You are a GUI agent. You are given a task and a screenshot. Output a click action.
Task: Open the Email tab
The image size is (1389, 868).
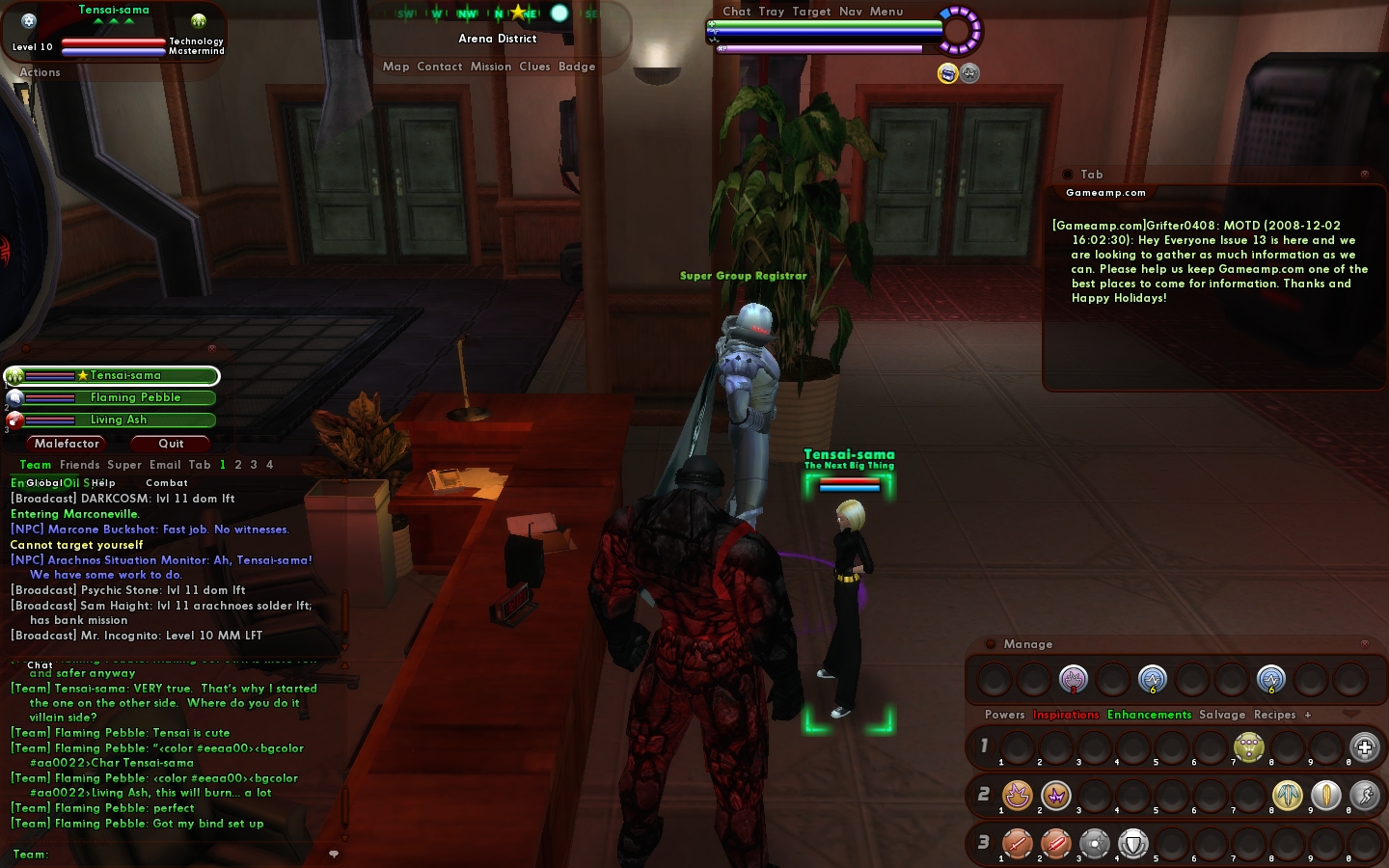pos(165,465)
